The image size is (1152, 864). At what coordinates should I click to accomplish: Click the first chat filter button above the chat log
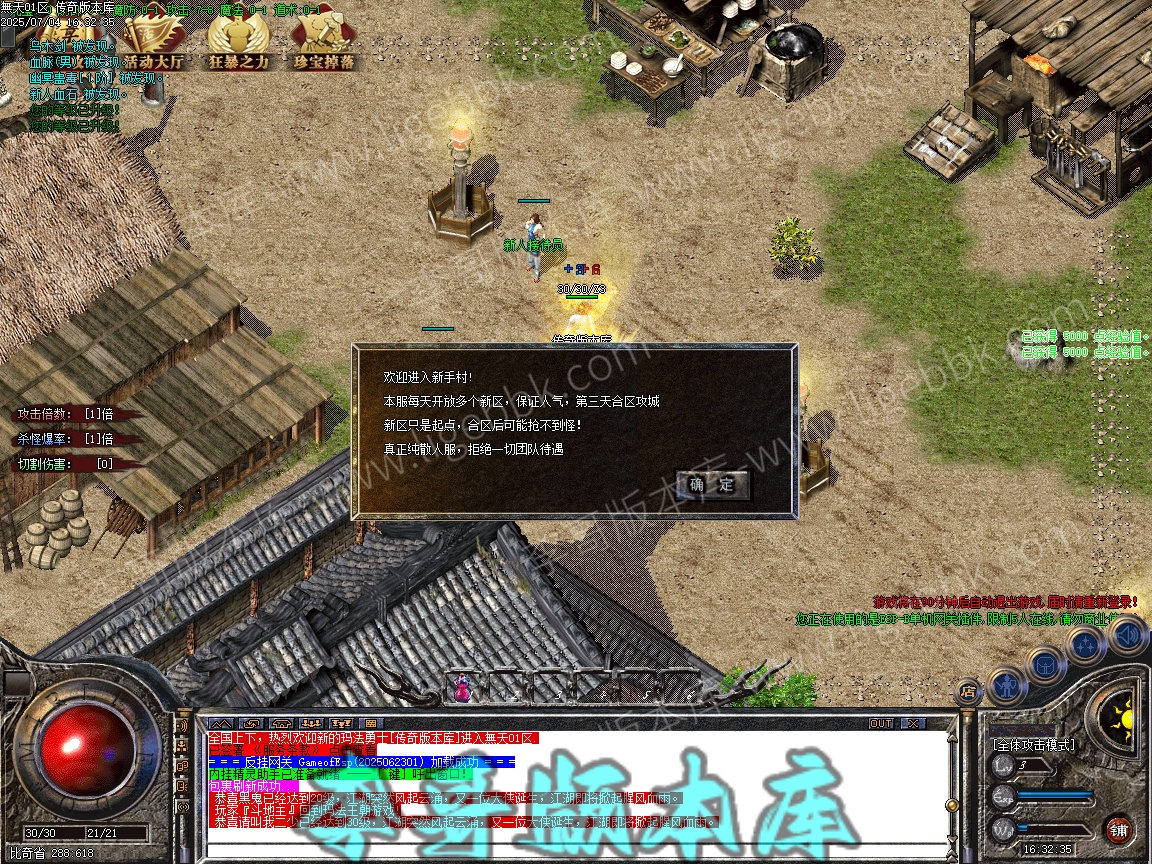(x=222, y=723)
